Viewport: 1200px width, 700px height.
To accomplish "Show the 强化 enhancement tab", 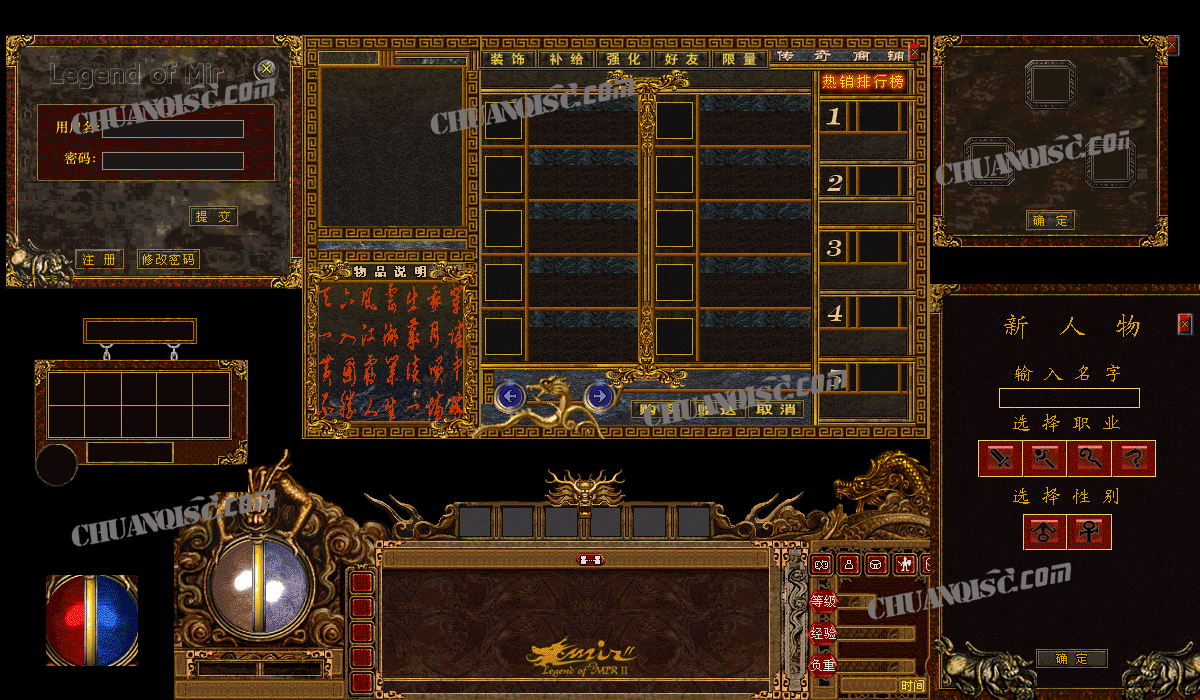I will (624, 59).
